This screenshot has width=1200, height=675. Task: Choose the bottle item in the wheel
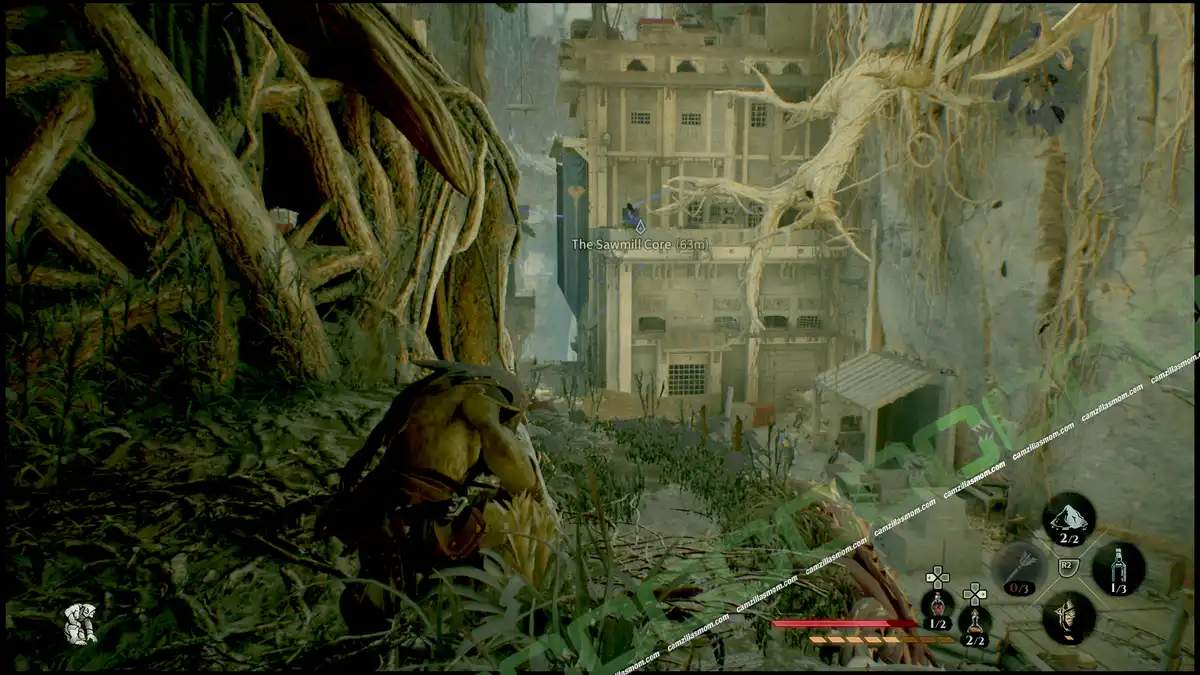pos(1118,568)
